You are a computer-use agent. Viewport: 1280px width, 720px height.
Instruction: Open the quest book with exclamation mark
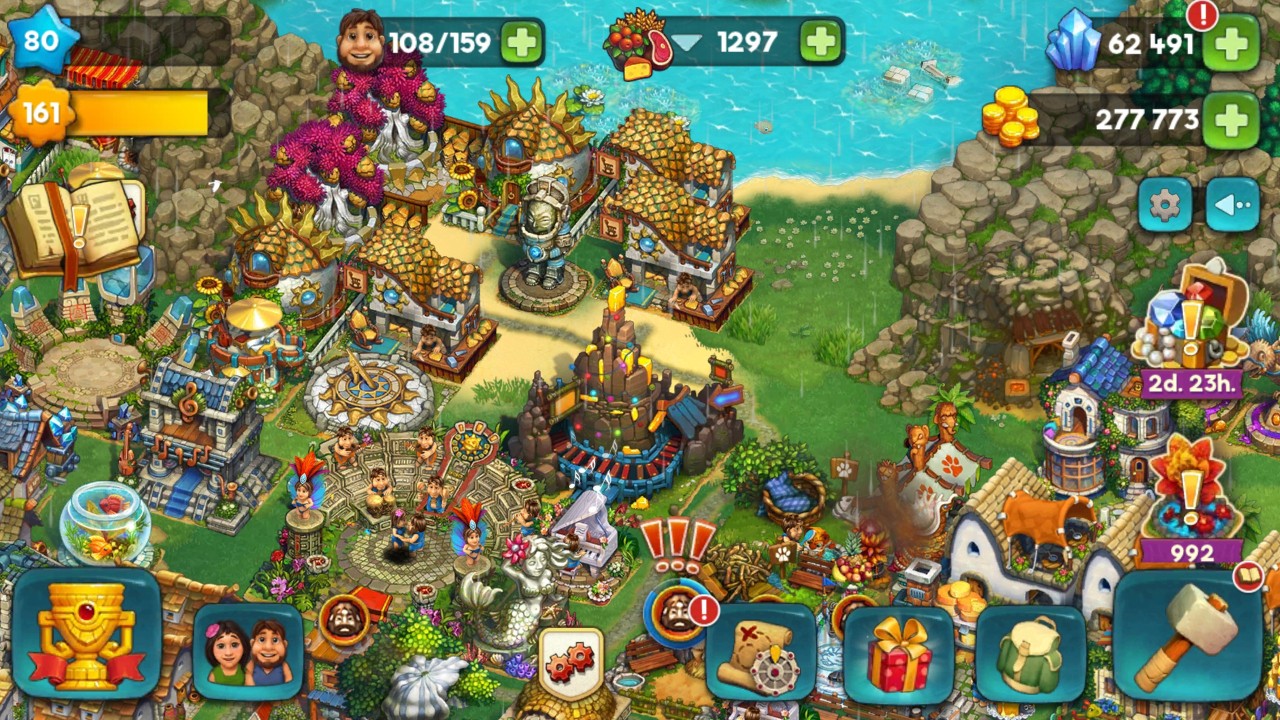point(75,225)
